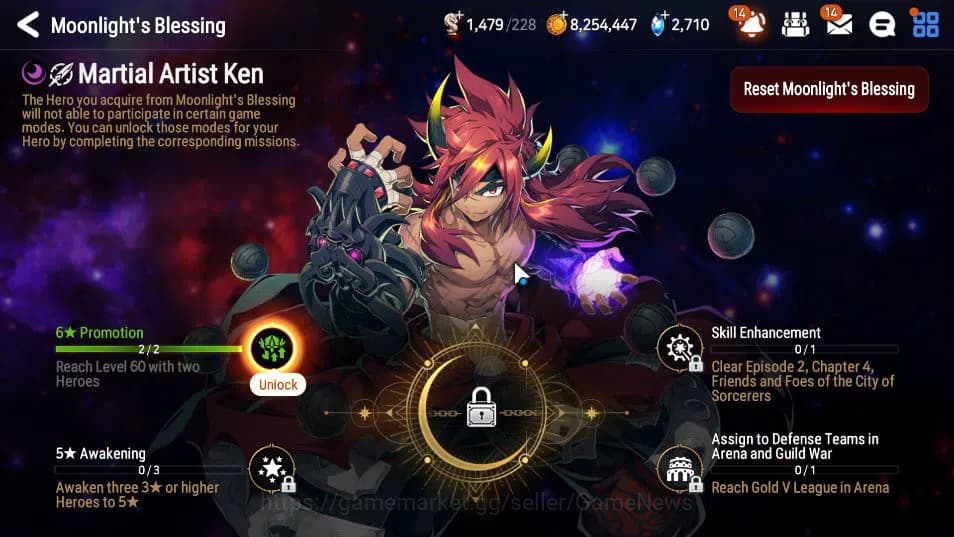Open the notifications bell
This screenshot has width=954, height=537.
752,25
